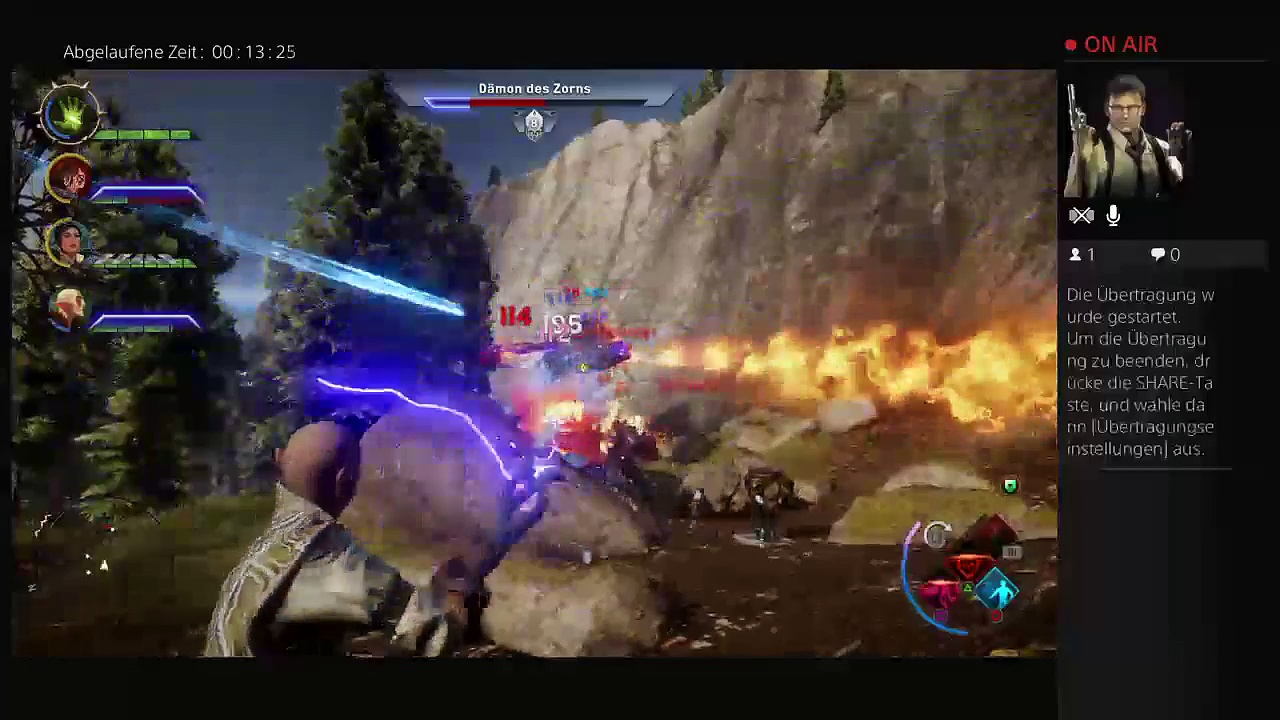Use the red shield ability icon
This screenshot has width=1280, height=720.
tap(966, 568)
